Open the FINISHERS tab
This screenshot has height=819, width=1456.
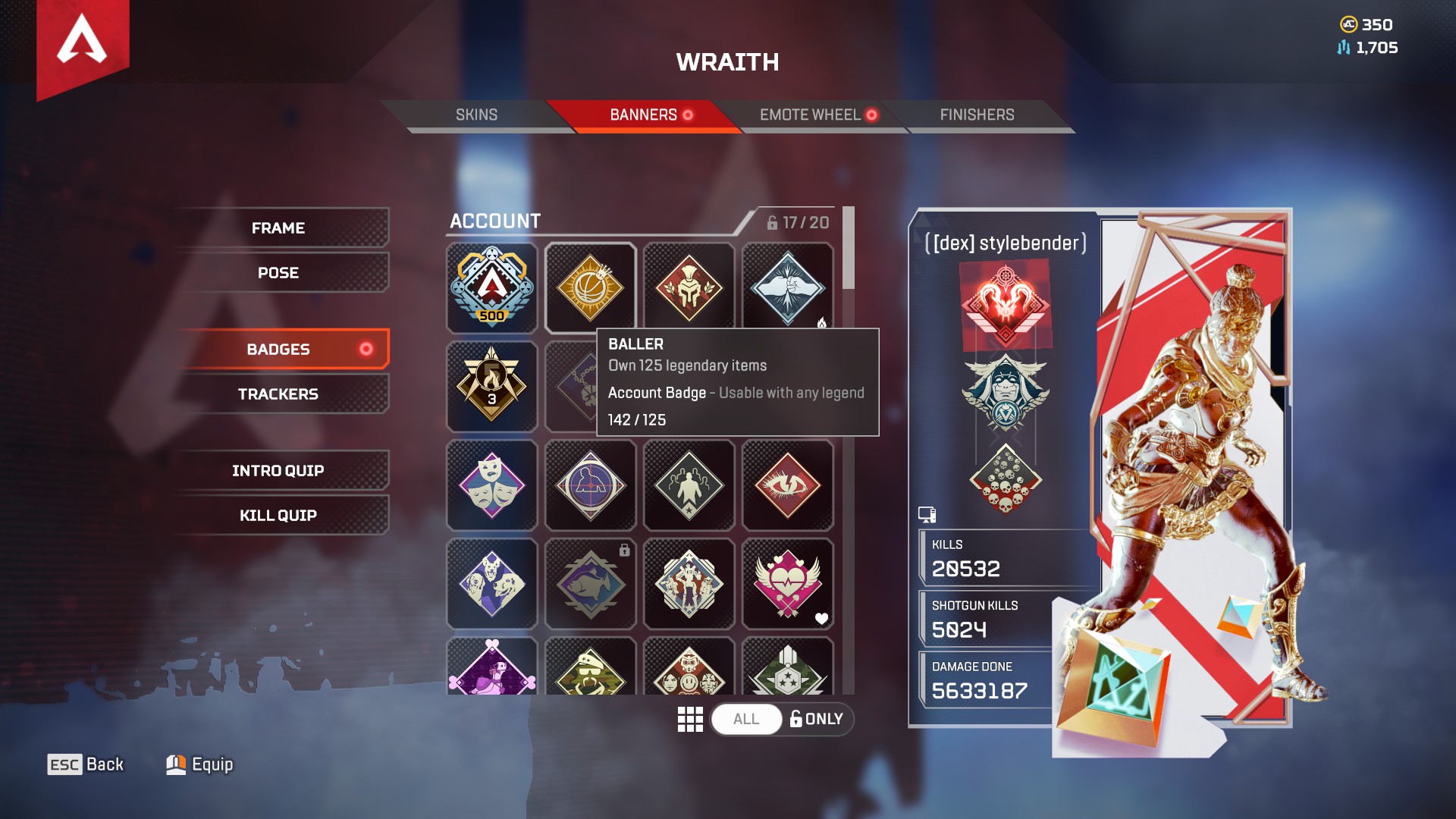click(x=977, y=115)
